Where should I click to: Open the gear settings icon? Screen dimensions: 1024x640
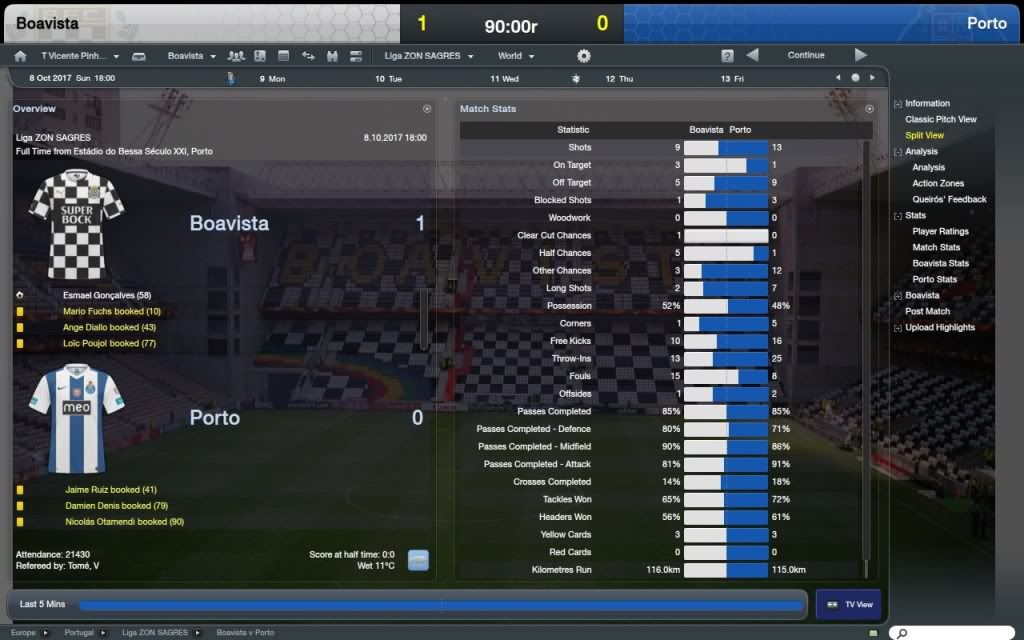point(584,56)
